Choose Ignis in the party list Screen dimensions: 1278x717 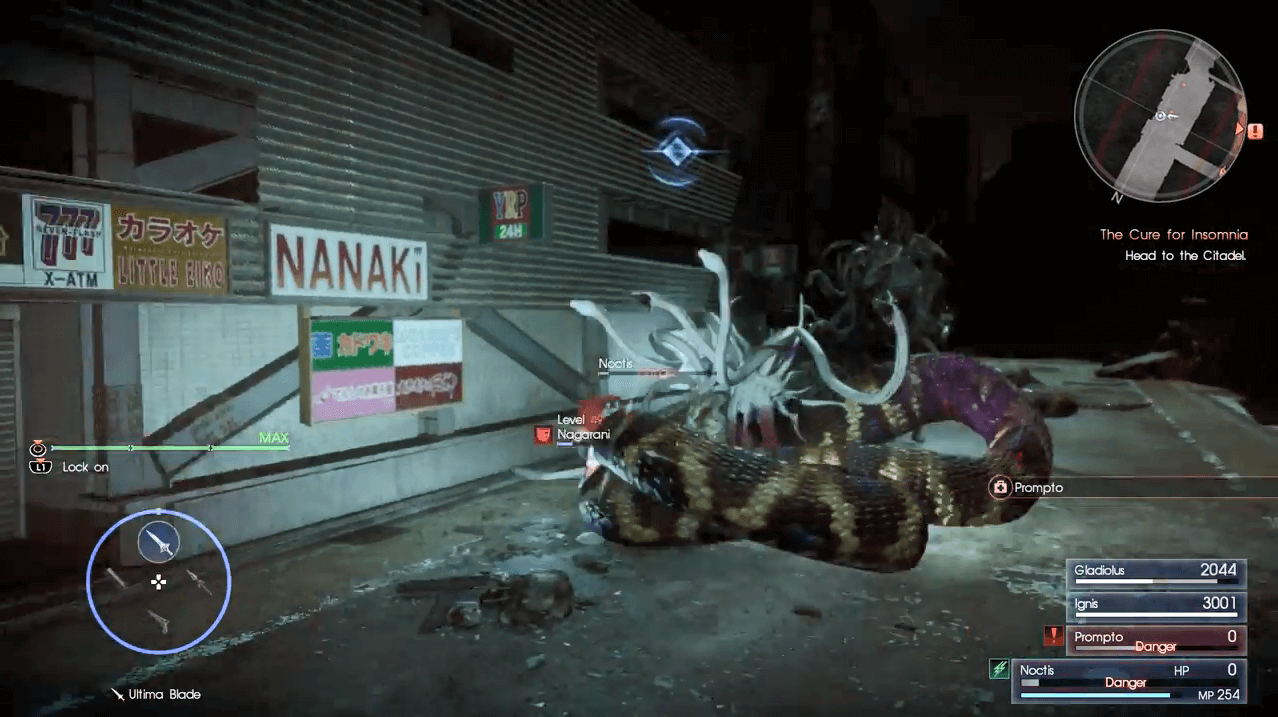[1155, 605]
